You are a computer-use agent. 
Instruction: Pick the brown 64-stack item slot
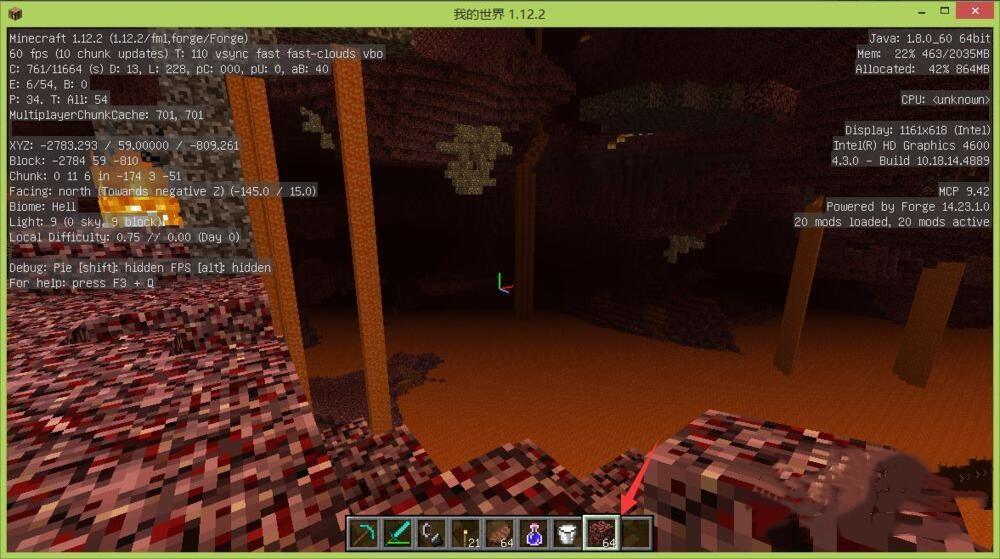coord(499,533)
